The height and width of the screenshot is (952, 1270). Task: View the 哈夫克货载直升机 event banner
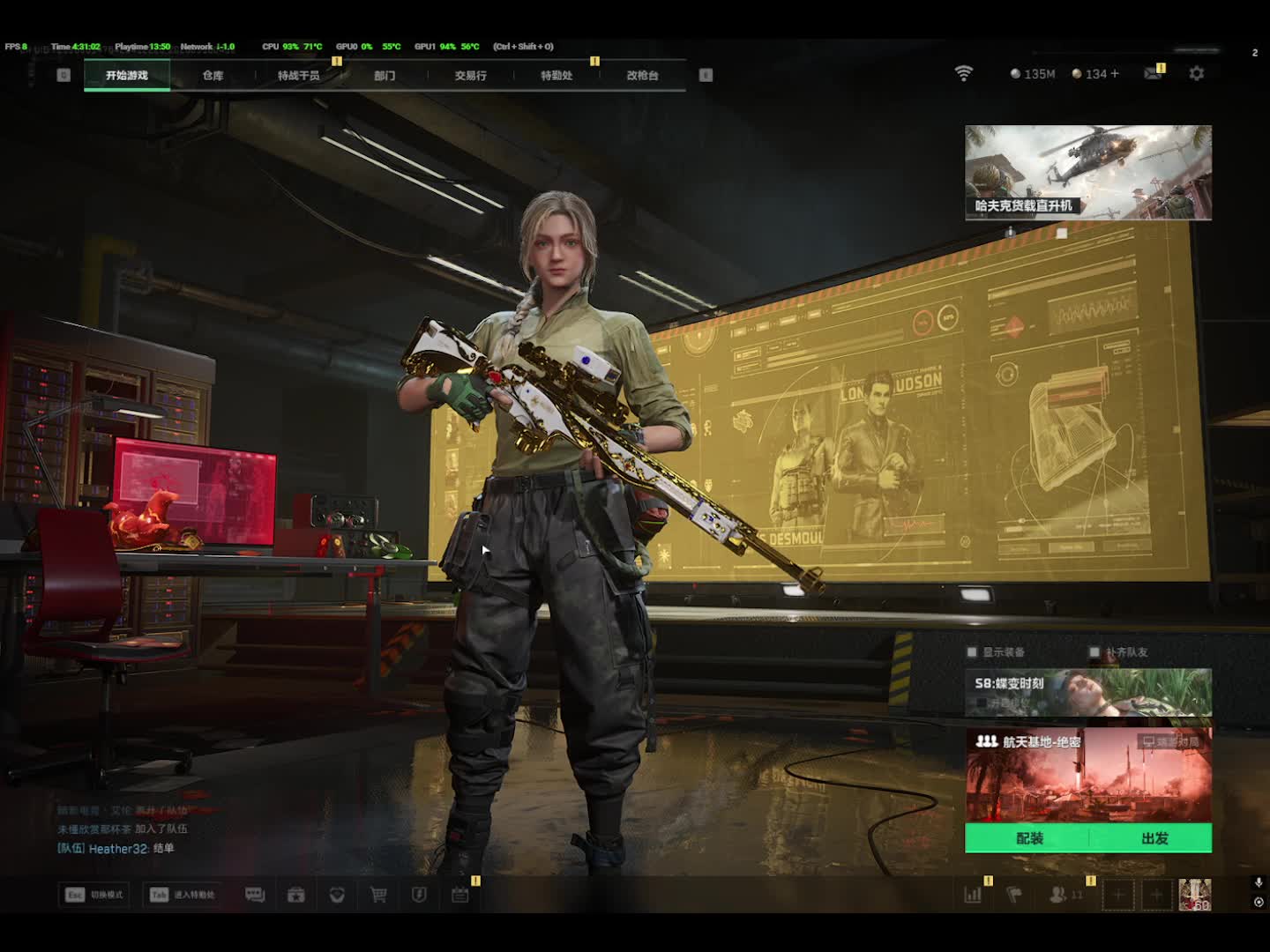pos(1087,172)
